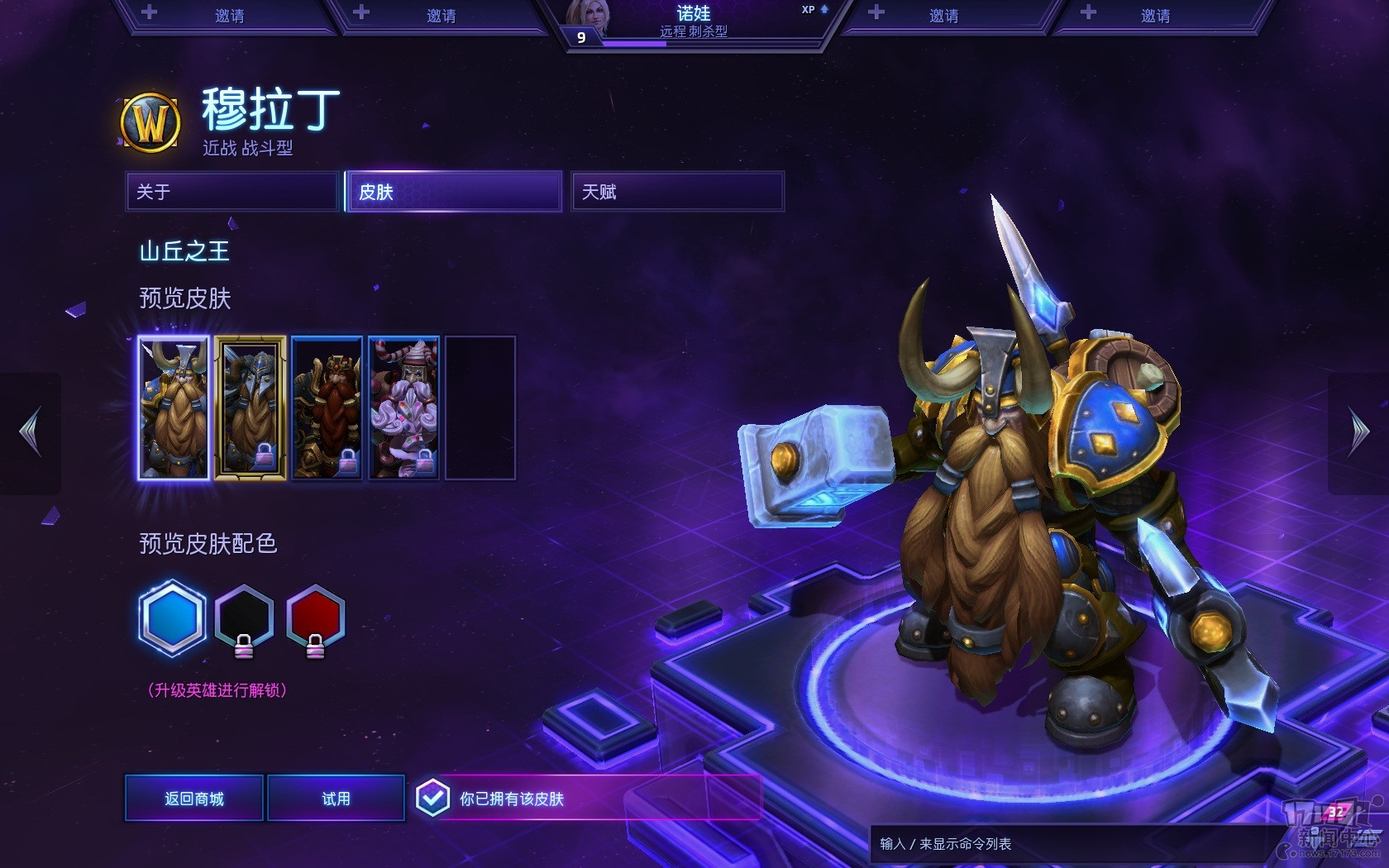Invite a player to the leftmost 邀请 slot
1389x868 pixels.
[229, 16]
